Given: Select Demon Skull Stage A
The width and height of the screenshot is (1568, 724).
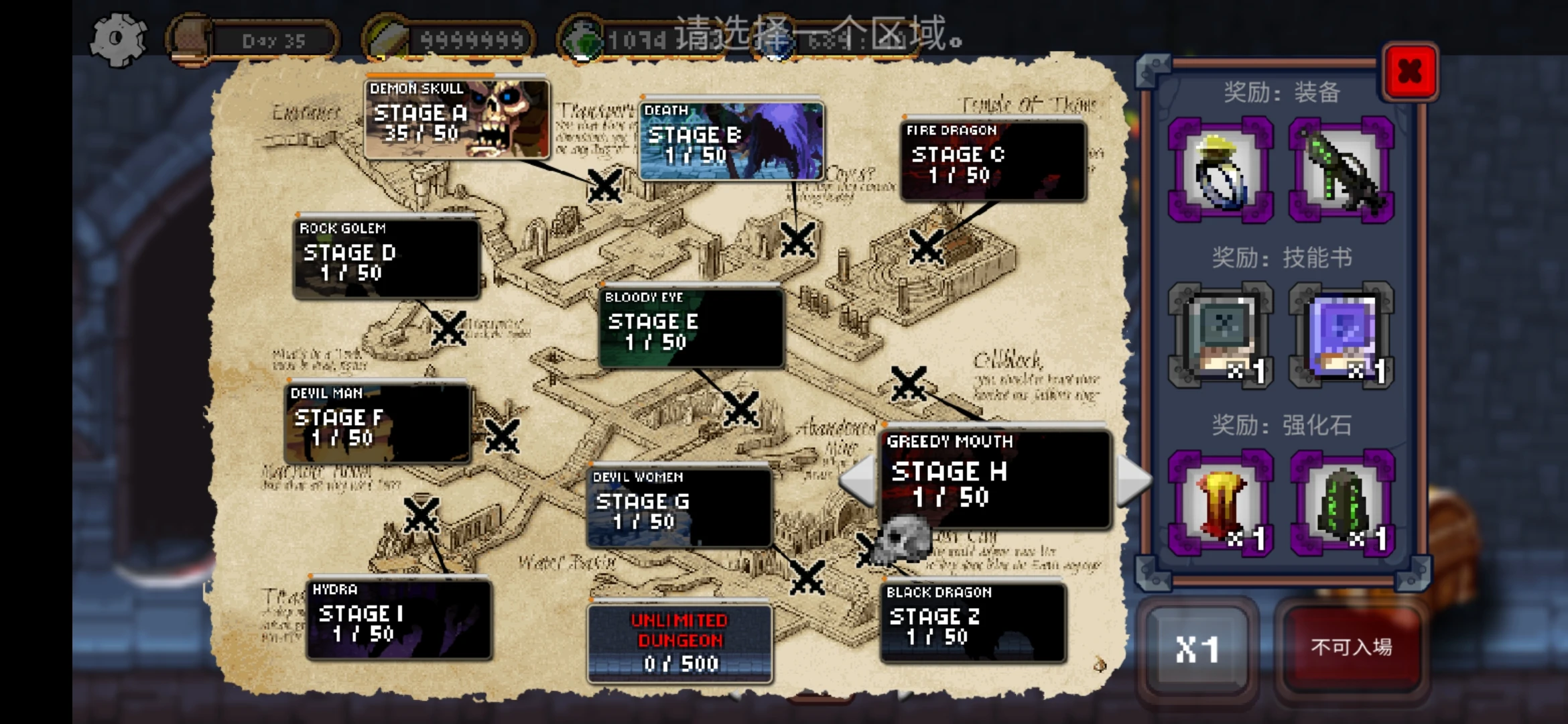Looking at the screenshot, I should click(457, 119).
